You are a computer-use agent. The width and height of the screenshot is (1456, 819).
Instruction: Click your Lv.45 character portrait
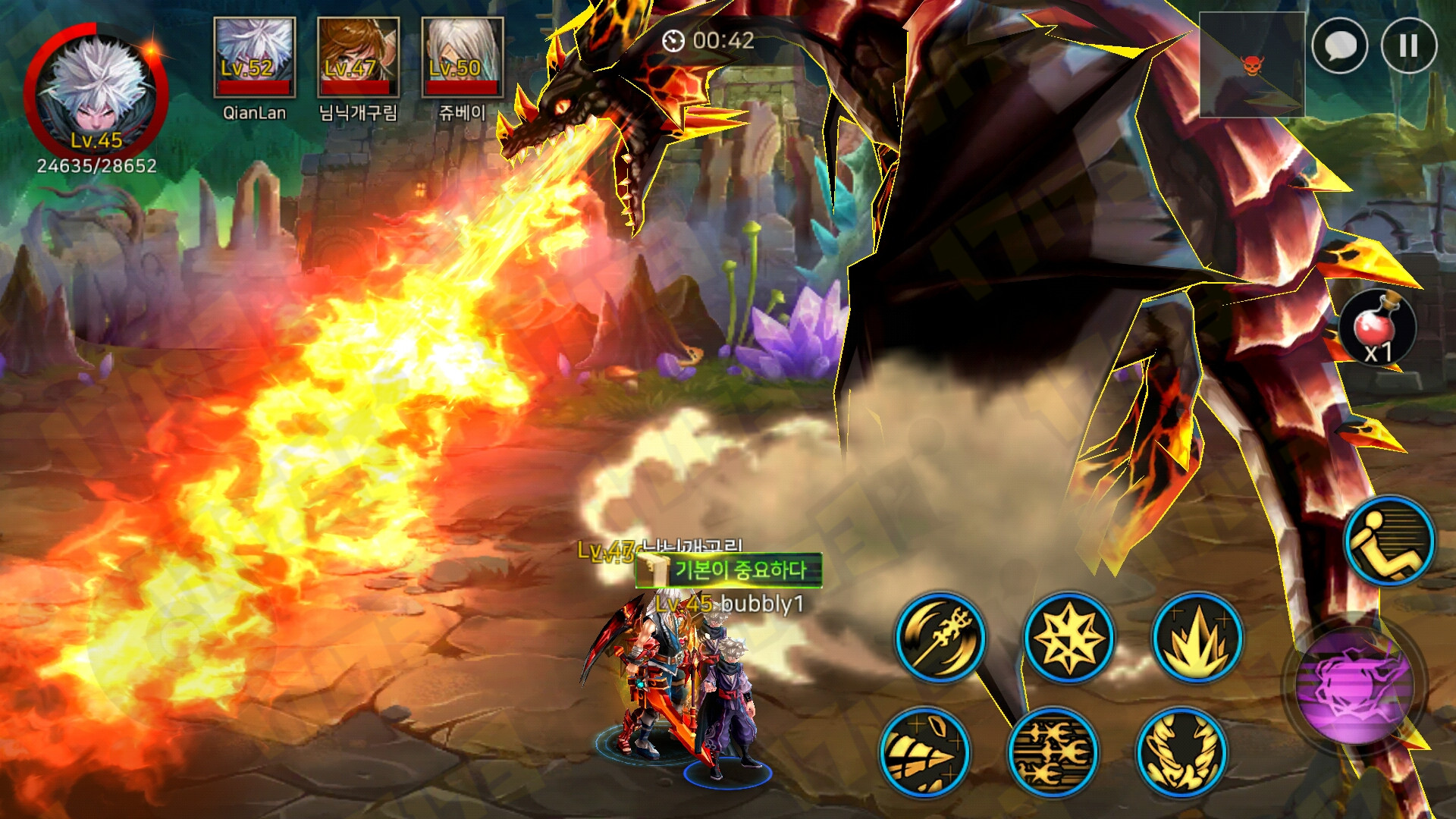tap(96, 95)
